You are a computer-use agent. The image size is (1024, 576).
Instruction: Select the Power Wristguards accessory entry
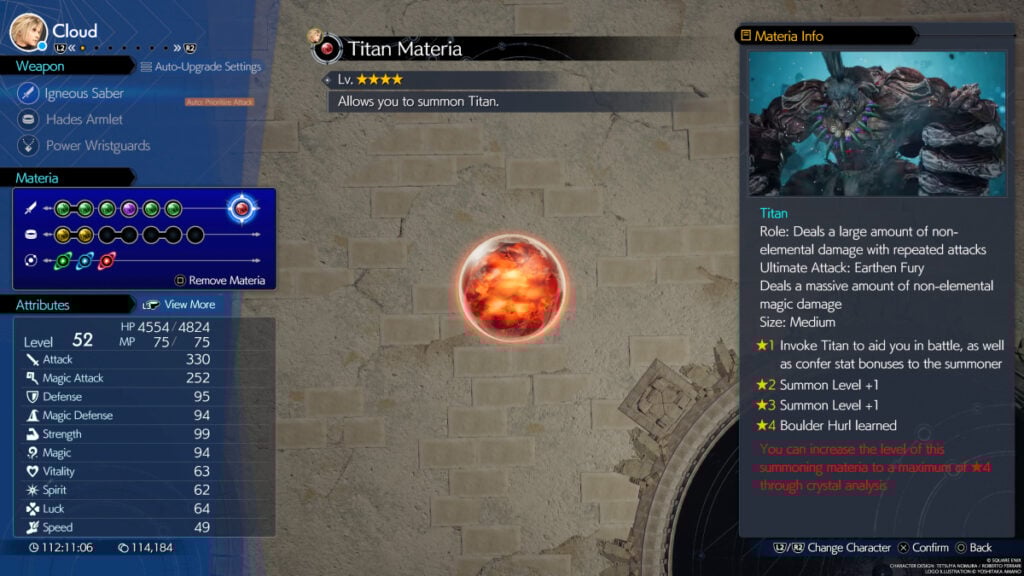97,145
